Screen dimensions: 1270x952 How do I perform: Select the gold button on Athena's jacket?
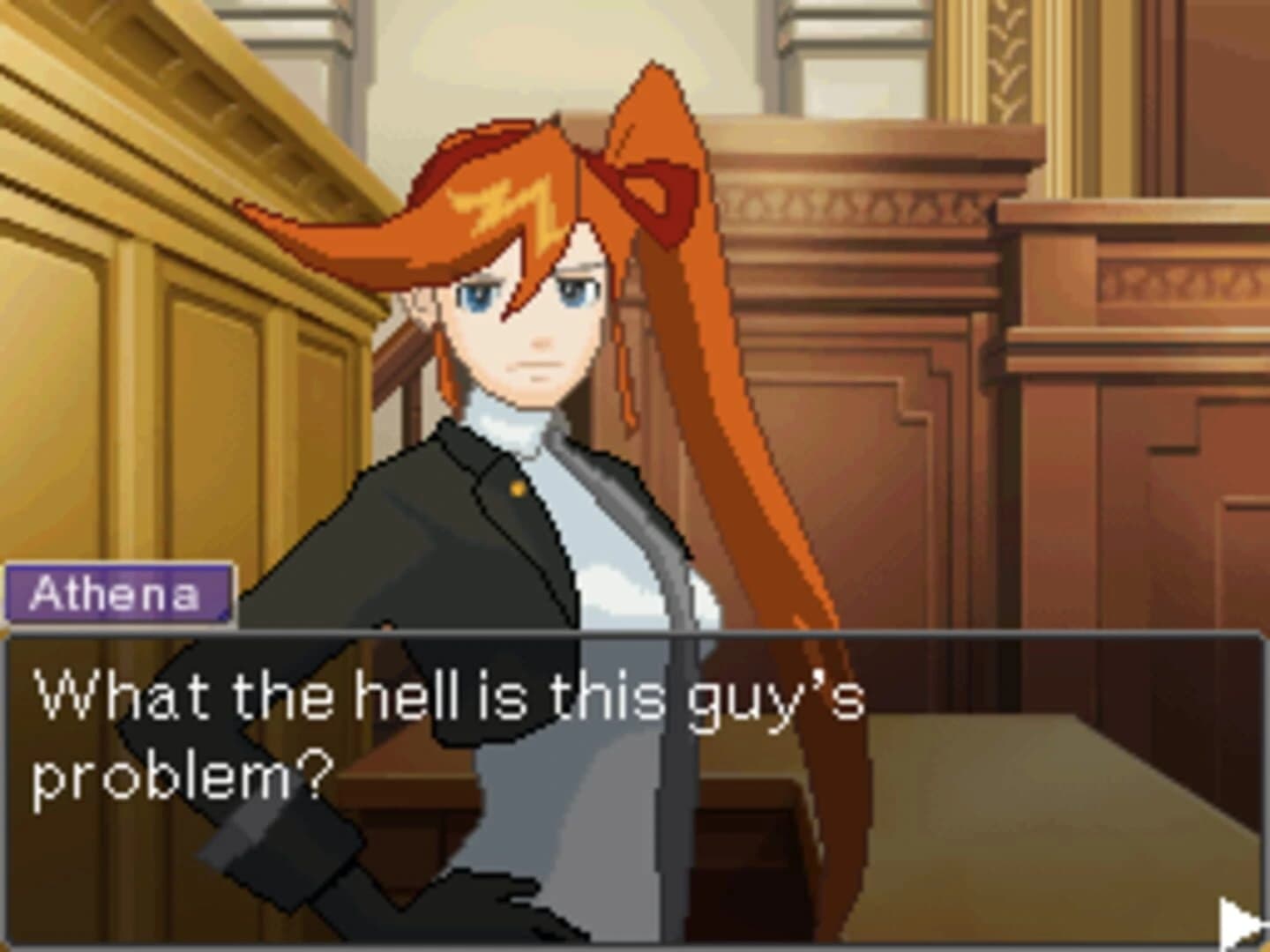click(x=516, y=487)
